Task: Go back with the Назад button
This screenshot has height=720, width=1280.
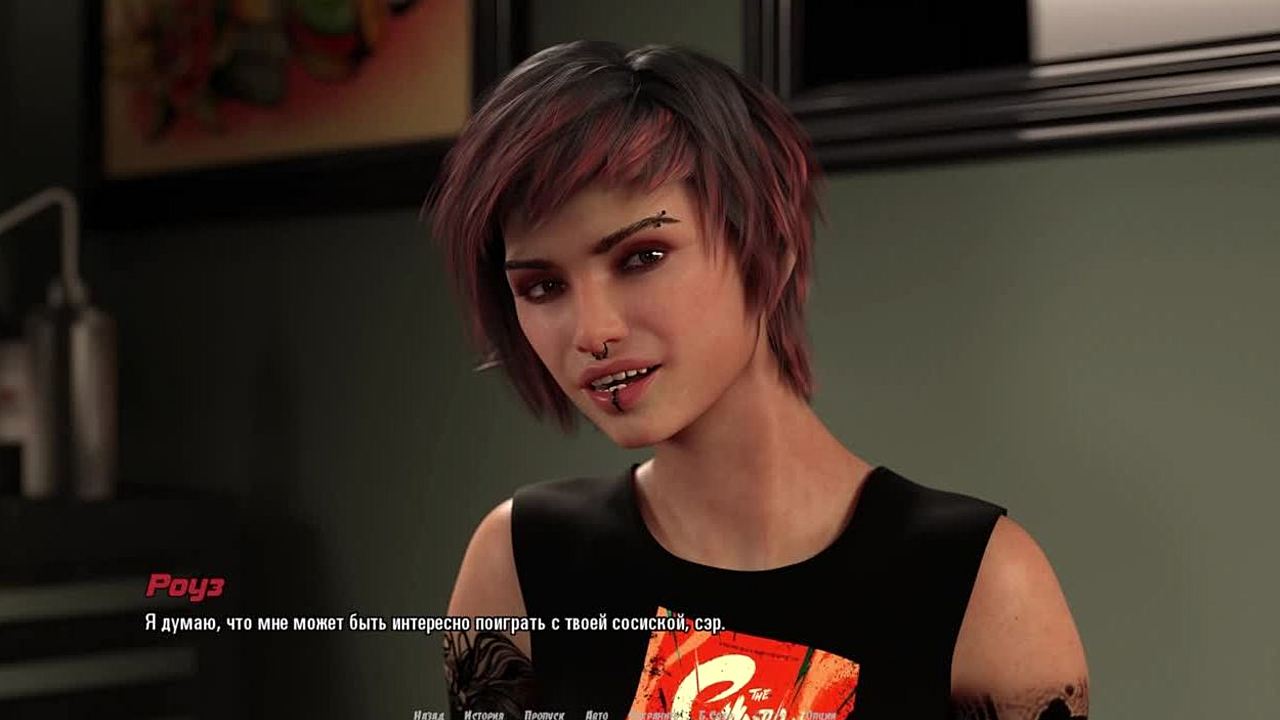Action: point(428,715)
